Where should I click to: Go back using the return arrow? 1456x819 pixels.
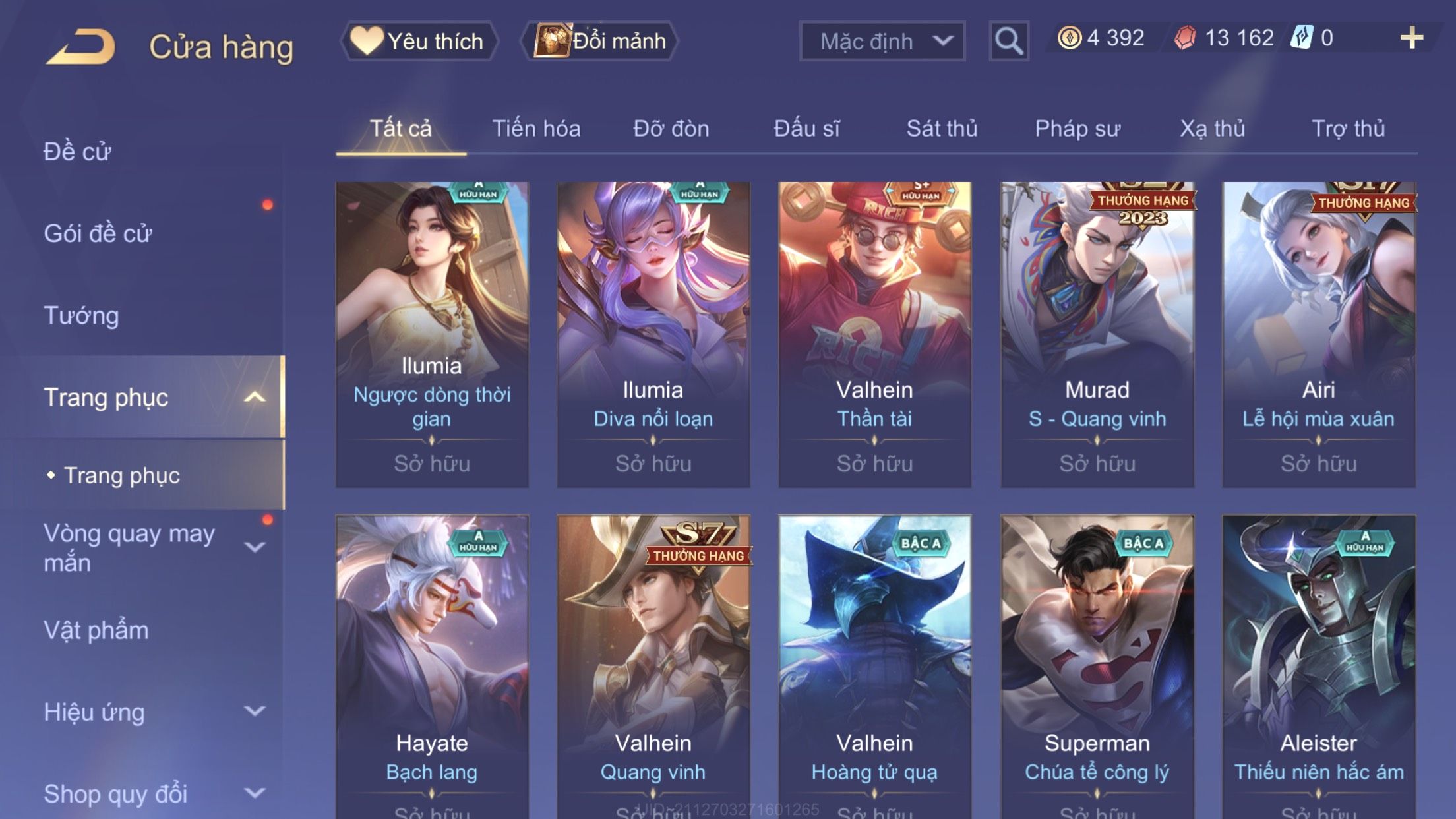[x=81, y=47]
